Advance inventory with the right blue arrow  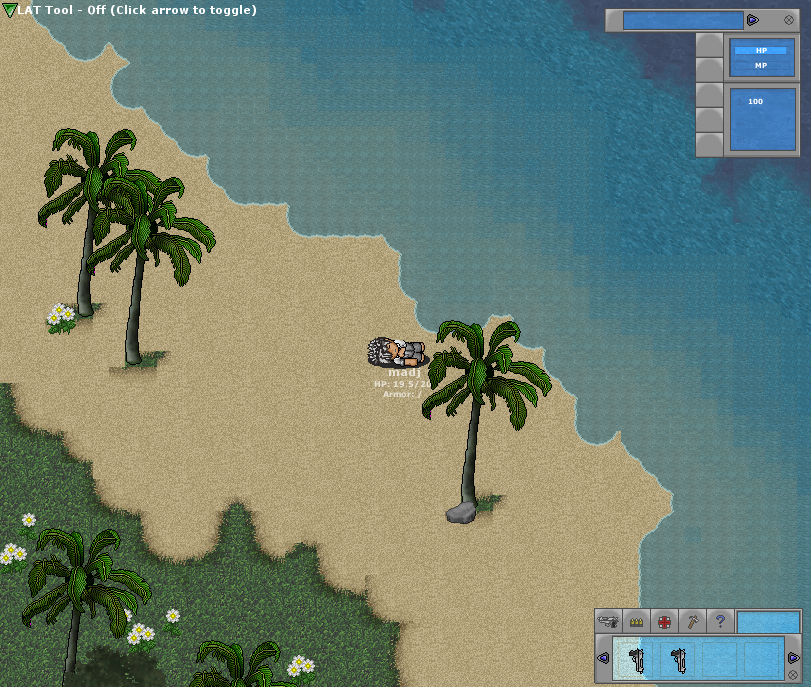pos(793,658)
